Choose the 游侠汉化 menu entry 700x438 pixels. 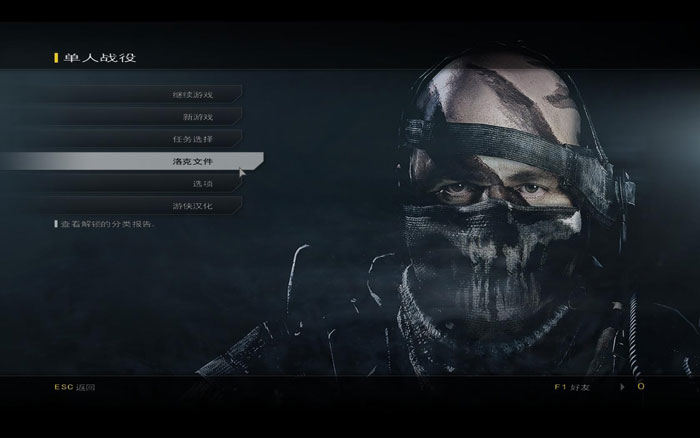coord(192,205)
